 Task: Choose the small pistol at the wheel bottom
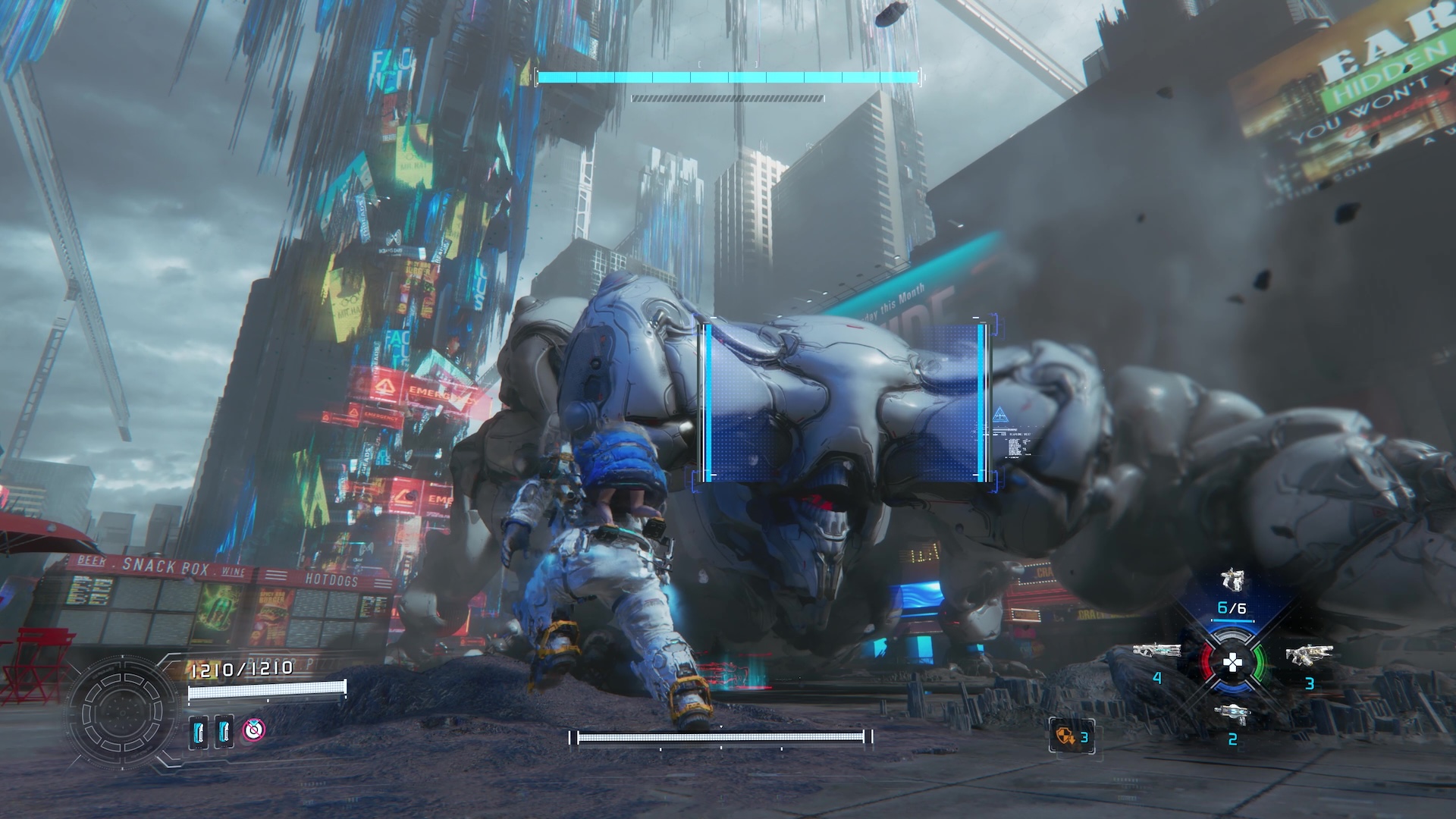tap(1232, 713)
